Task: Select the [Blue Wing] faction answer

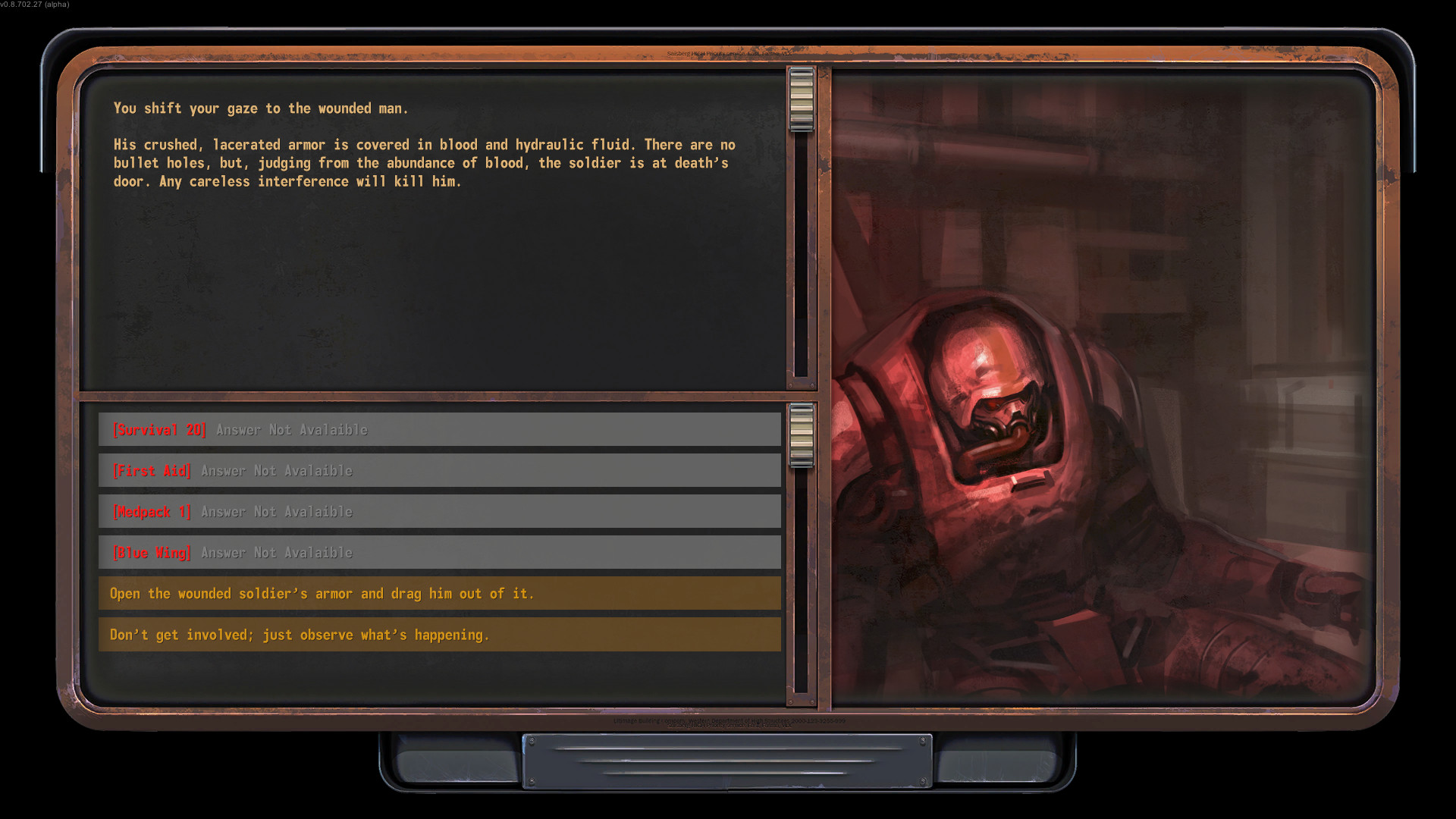Action: pyautogui.click(x=440, y=552)
